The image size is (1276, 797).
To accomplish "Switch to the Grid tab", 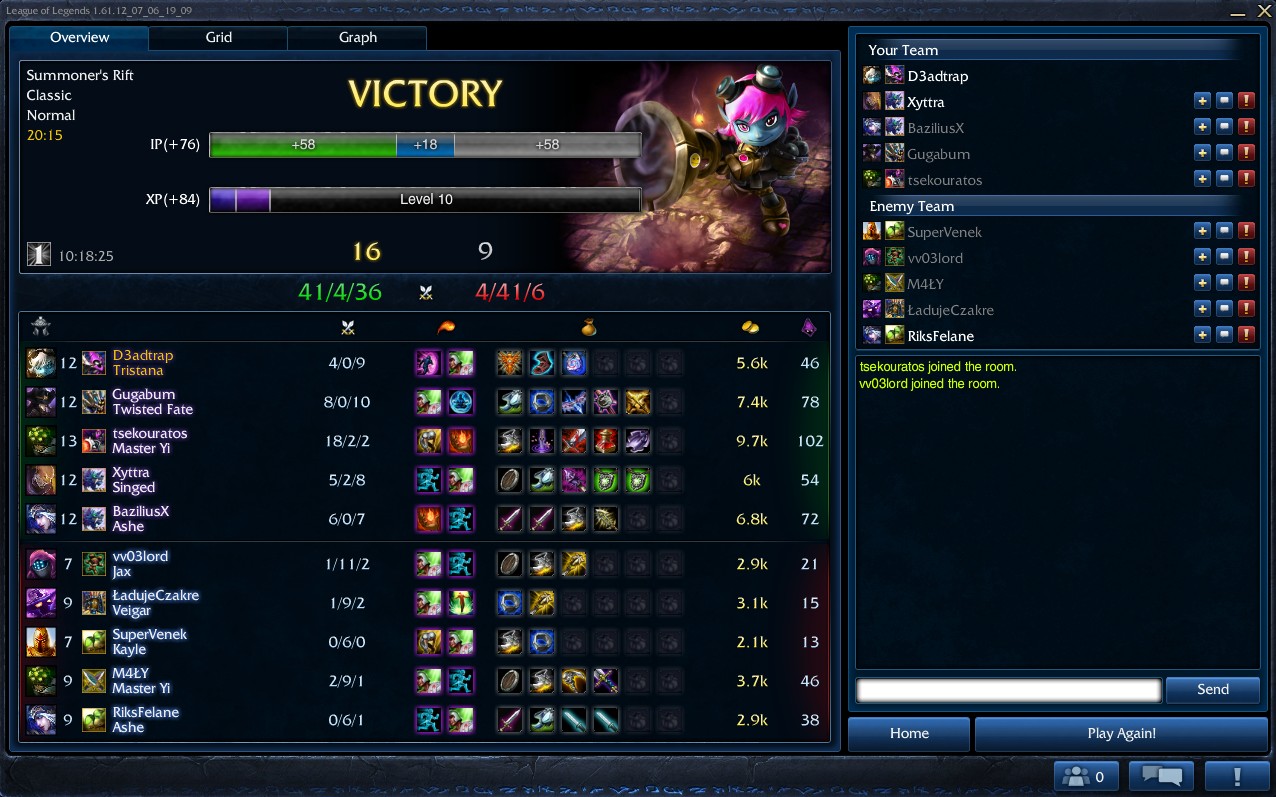I will 218,38.
